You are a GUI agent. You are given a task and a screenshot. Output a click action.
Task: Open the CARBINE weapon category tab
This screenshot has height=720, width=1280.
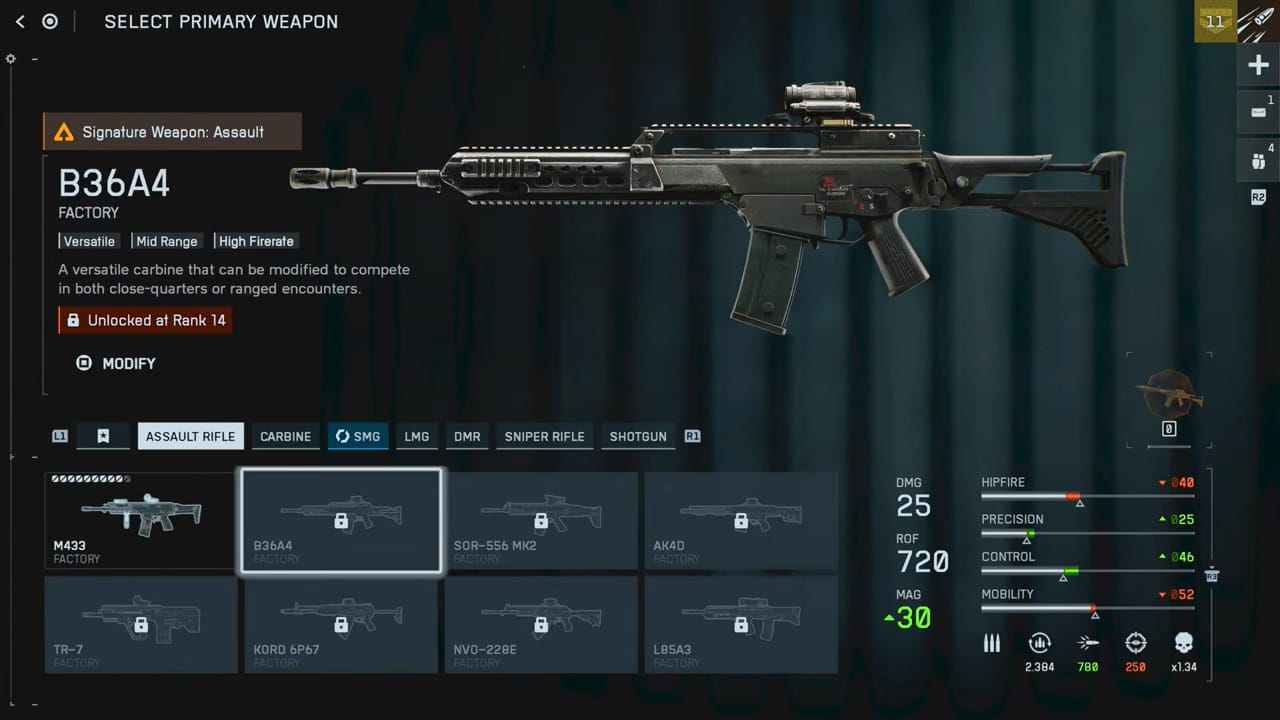(285, 436)
